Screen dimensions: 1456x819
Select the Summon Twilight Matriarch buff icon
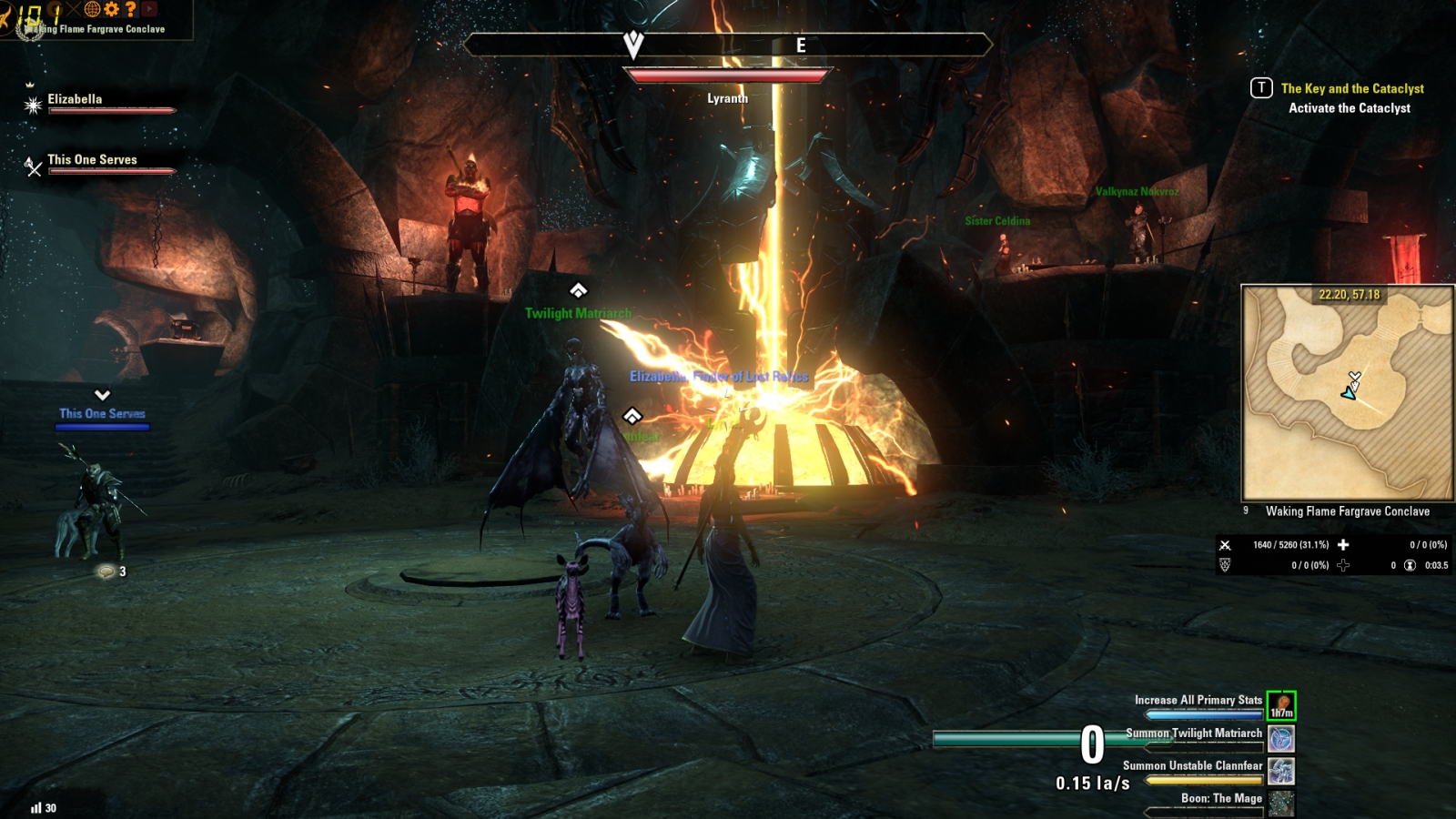point(1281,738)
